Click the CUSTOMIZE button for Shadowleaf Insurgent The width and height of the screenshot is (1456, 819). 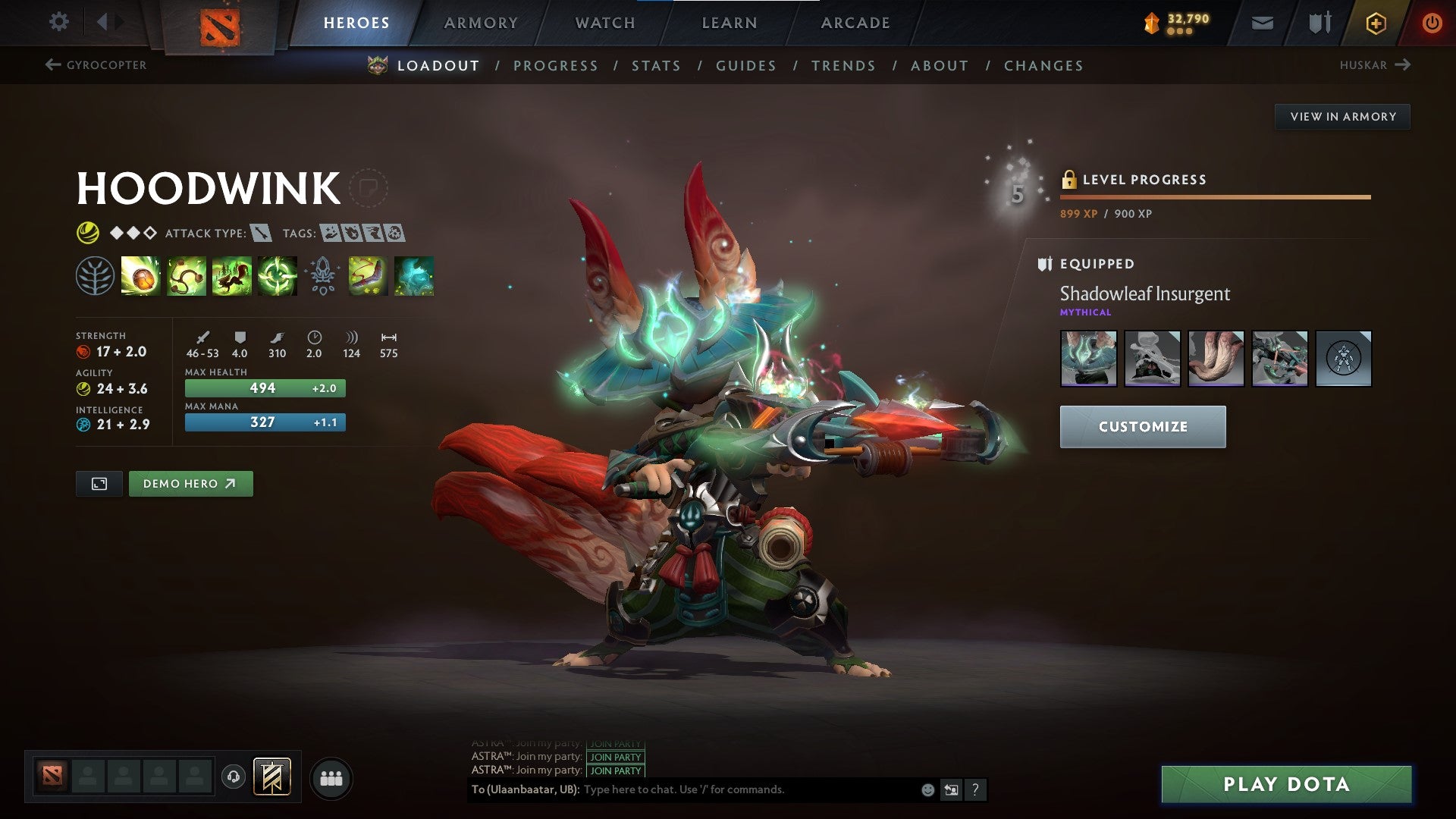tap(1142, 426)
